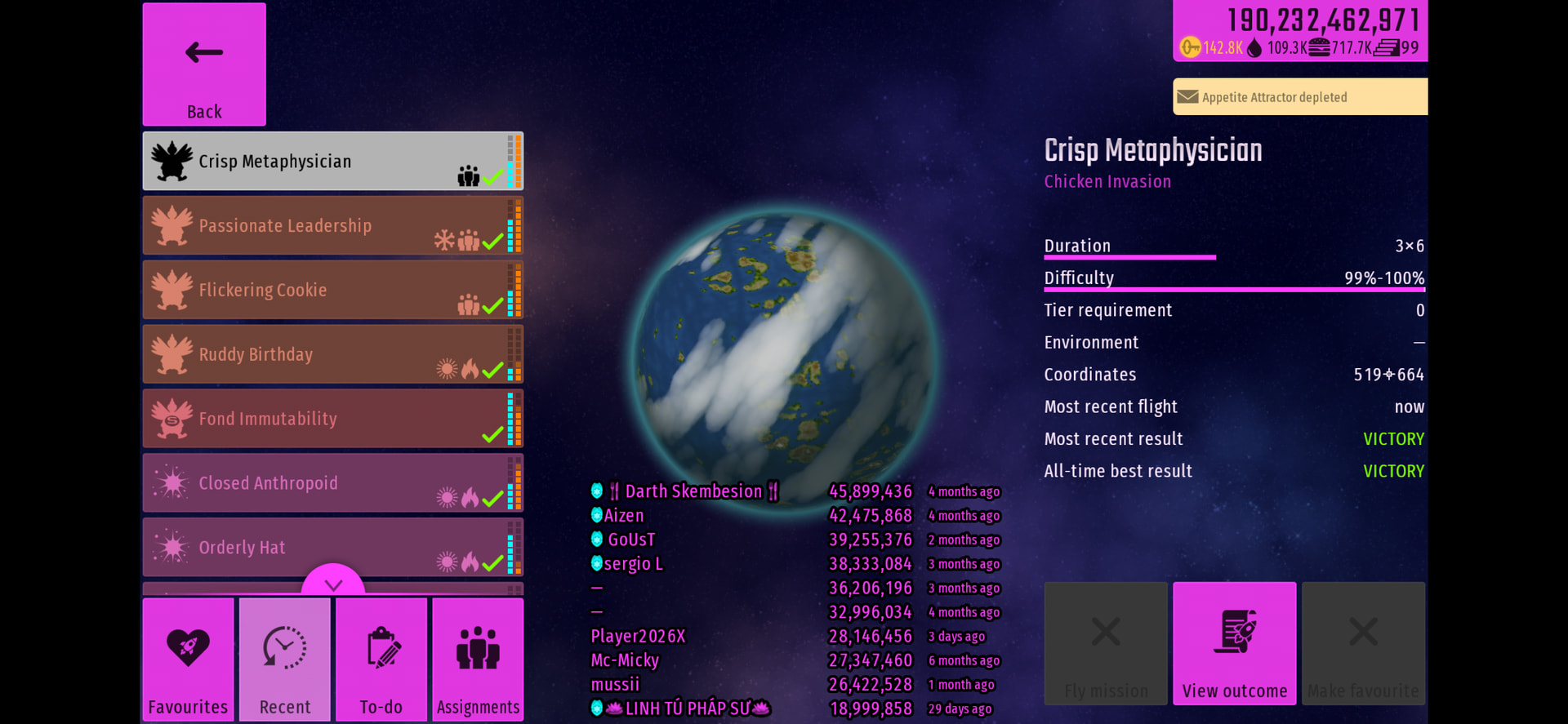Click the Fly mission button
Viewport: 1568px width, 724px height.
pos(1106,643)
